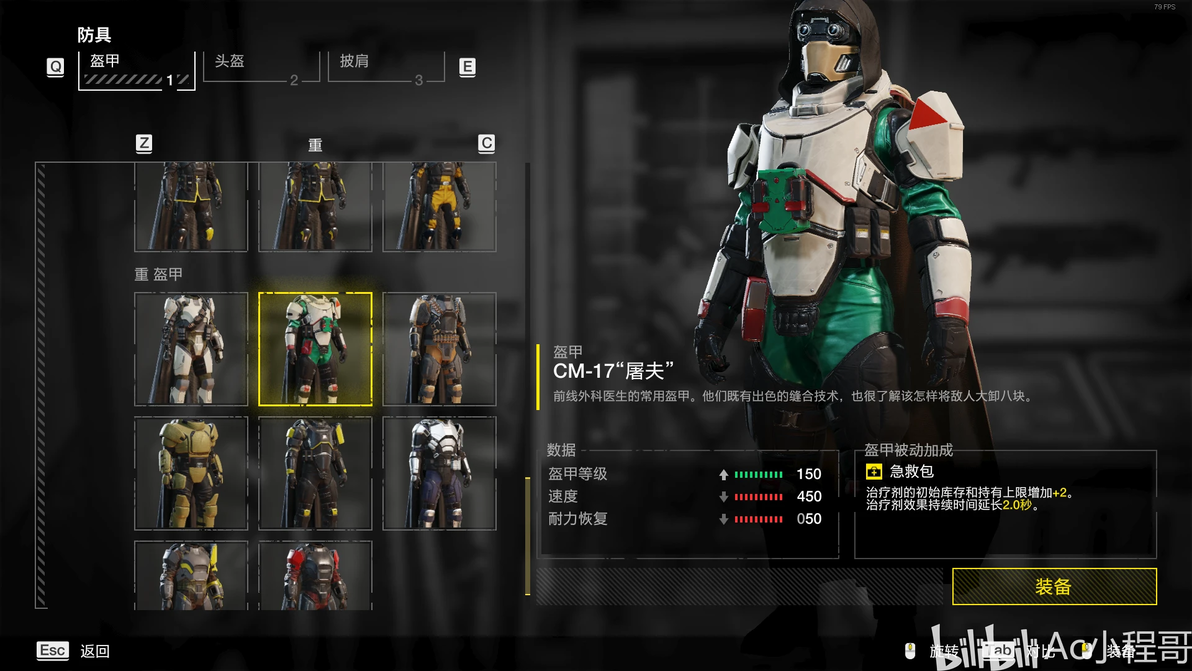Select the 盔甲 armor tab
The image size is (1192, 671).
pyautogui.click(x=136, y=67)
